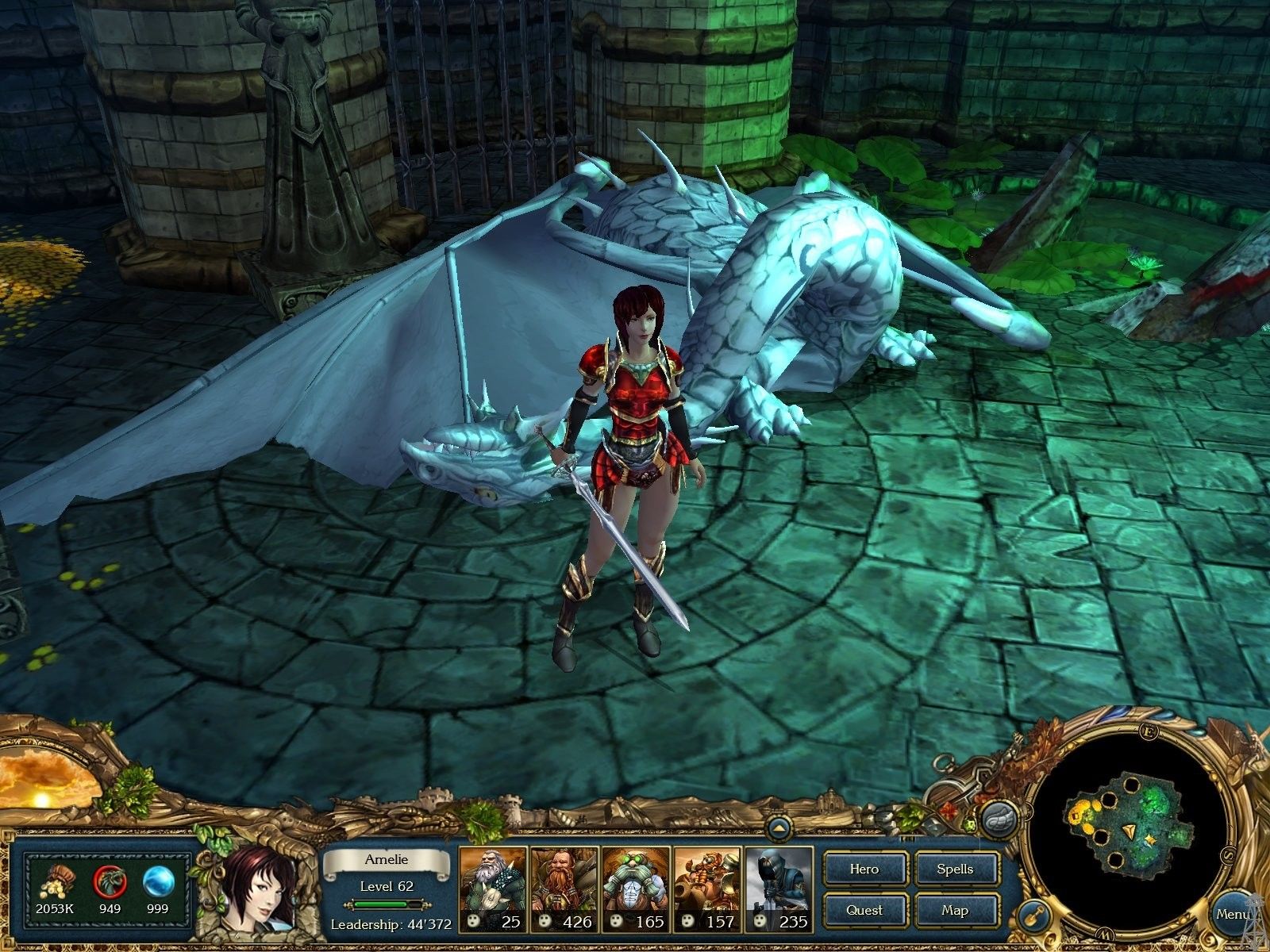
Task: Pick the hooded assassin troop slot (235)
Action: click(x=778, y=889)
